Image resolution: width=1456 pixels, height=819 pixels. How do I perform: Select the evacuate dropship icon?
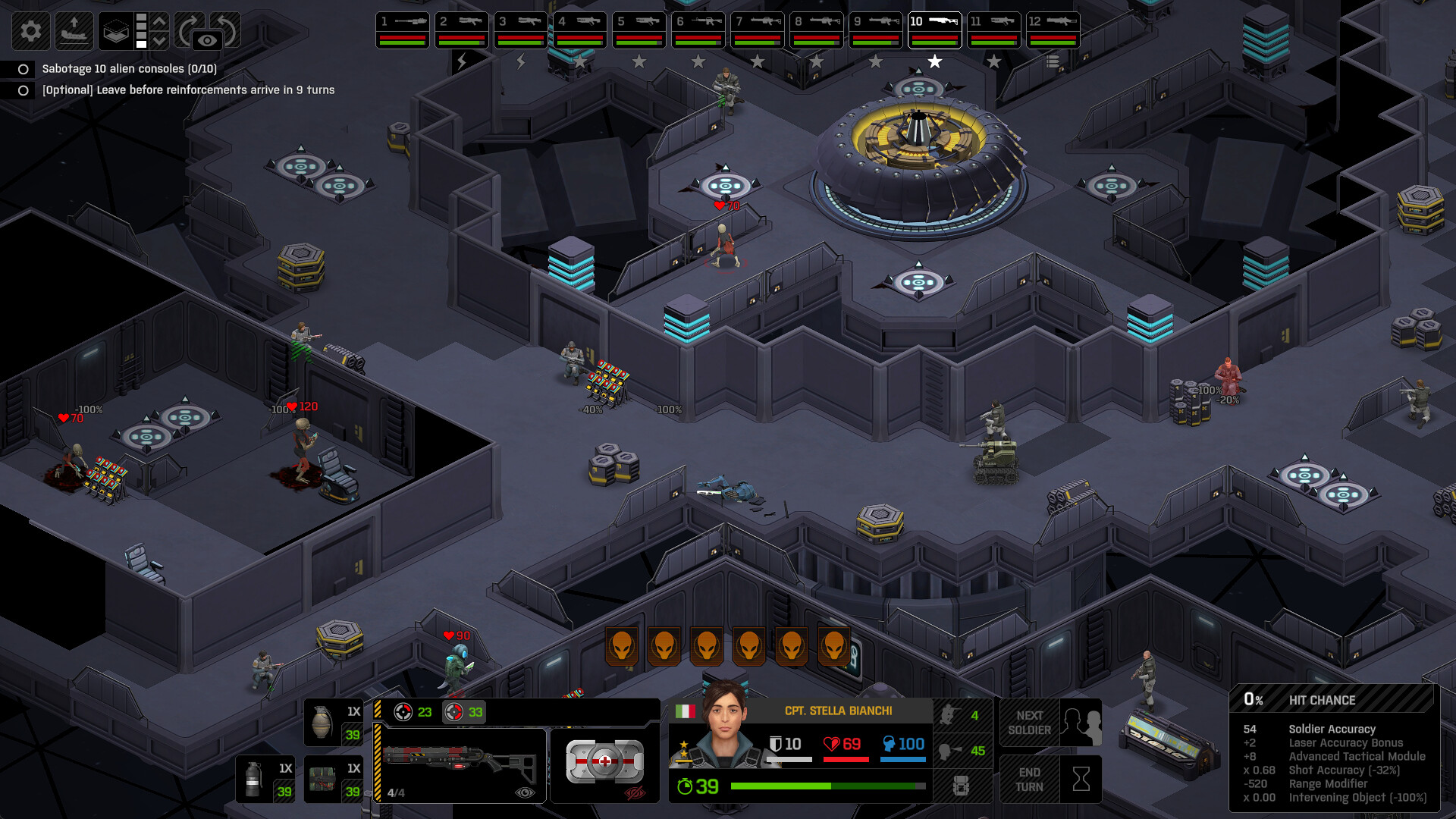pos(74,32)
